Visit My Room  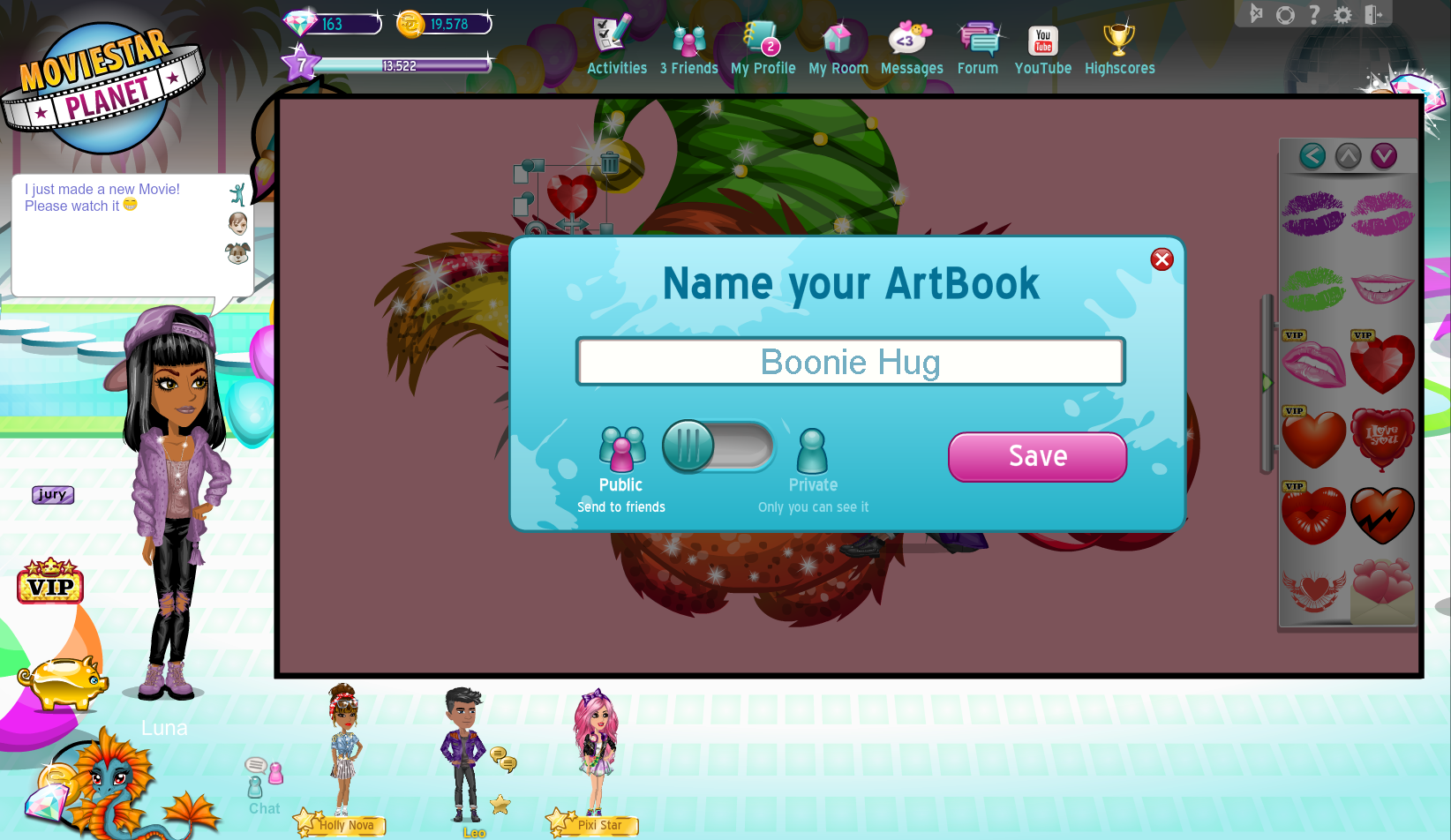(838, 49)
